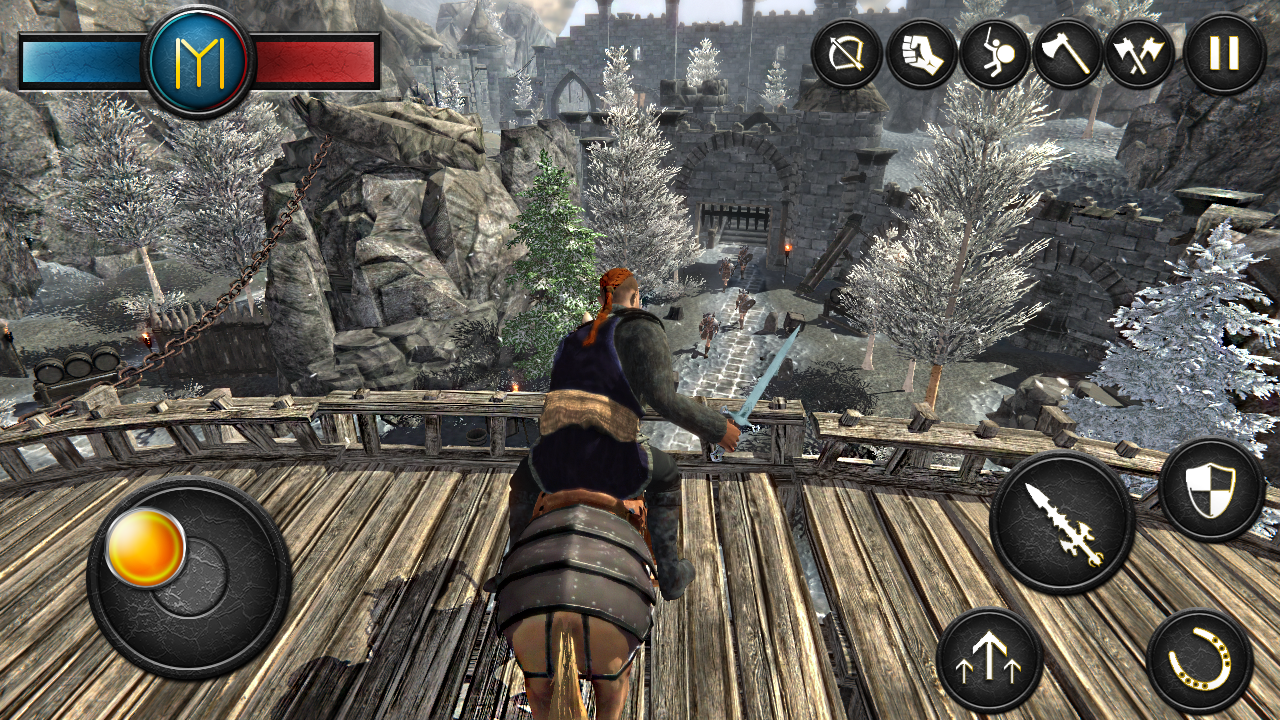Pause the game
1280x720 pixels.
[x=1224, y=54]
